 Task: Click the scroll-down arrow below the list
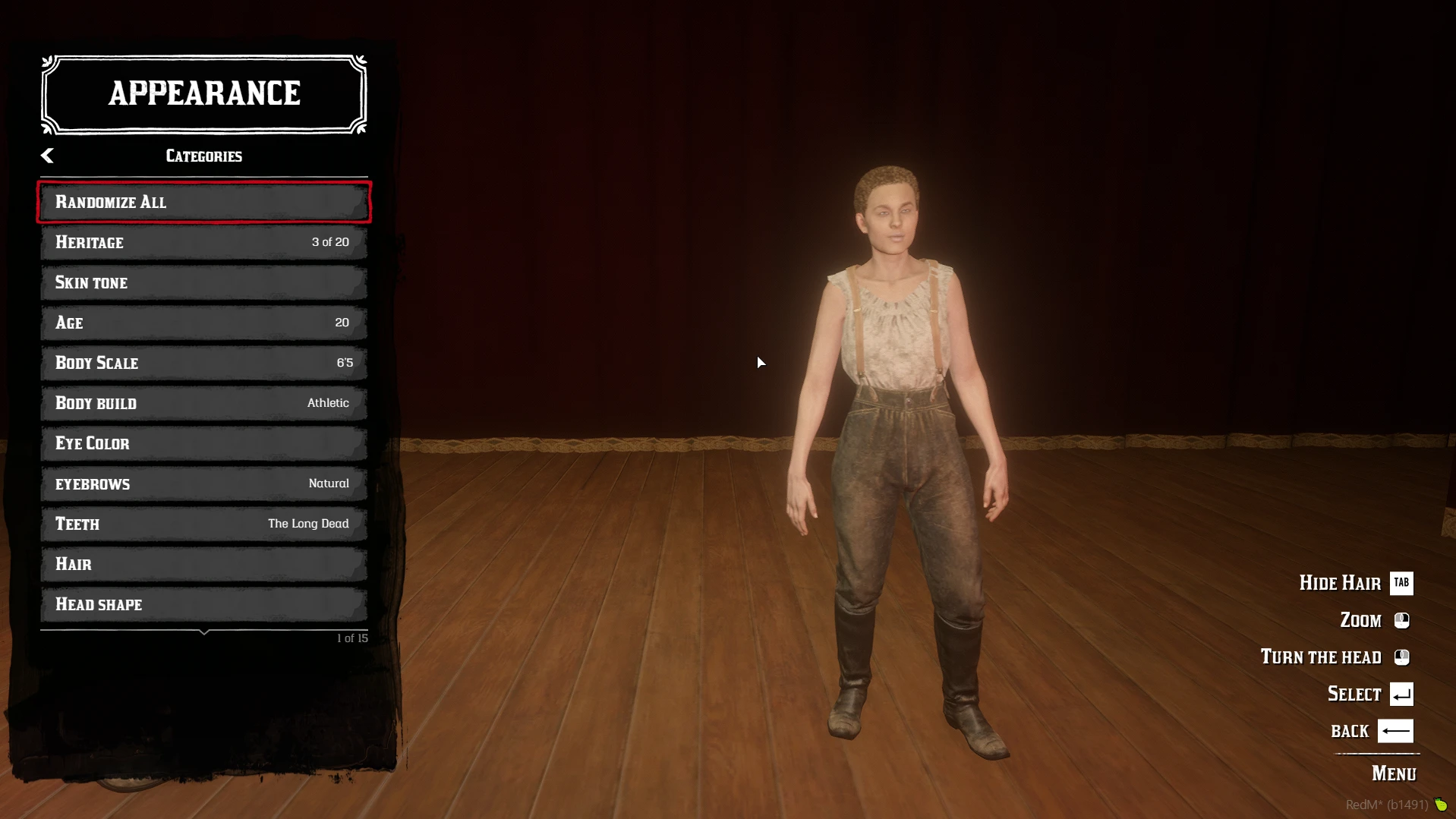click(203, 632)
